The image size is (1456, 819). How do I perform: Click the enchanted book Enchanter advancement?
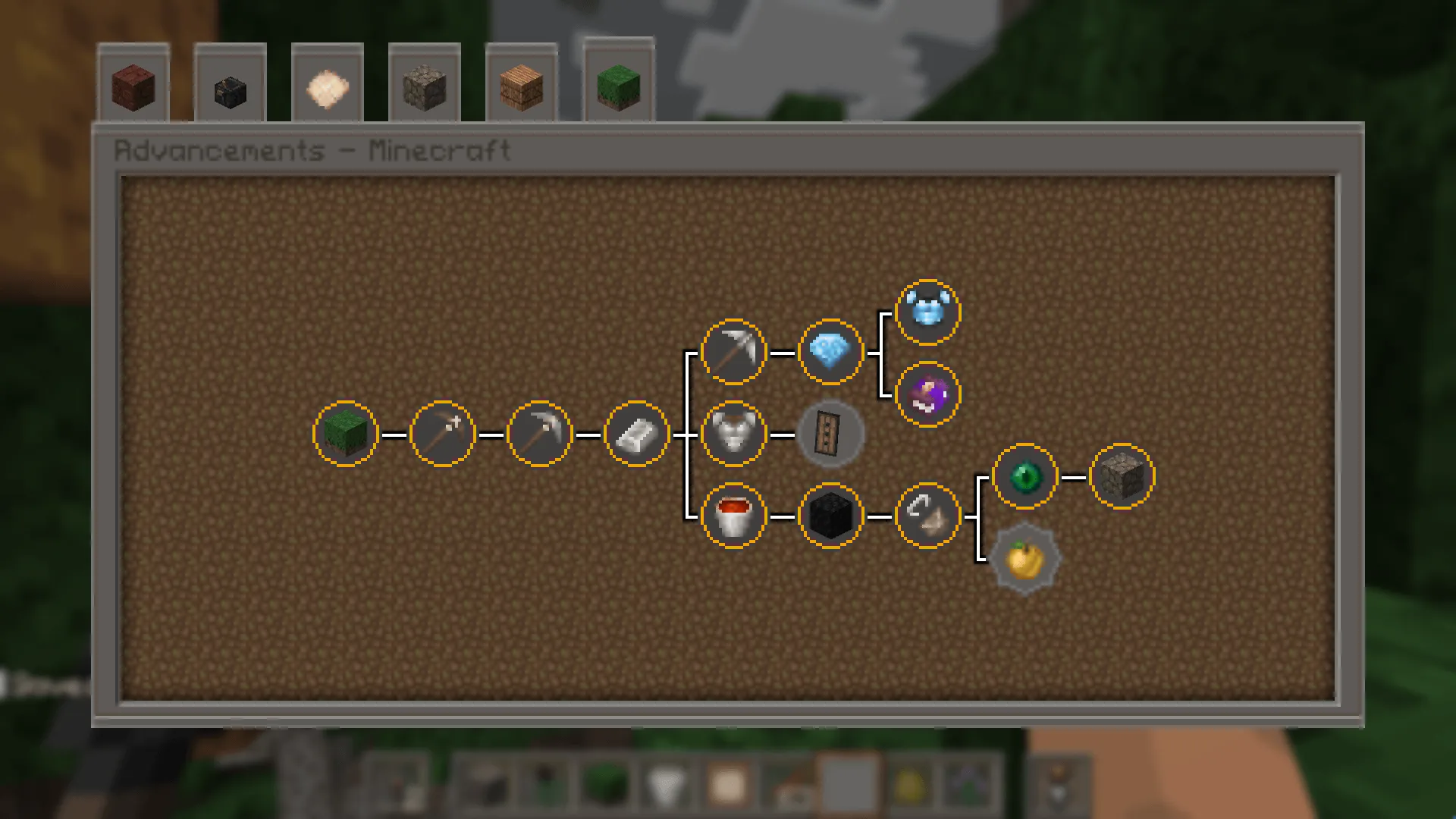pos(927,392)
